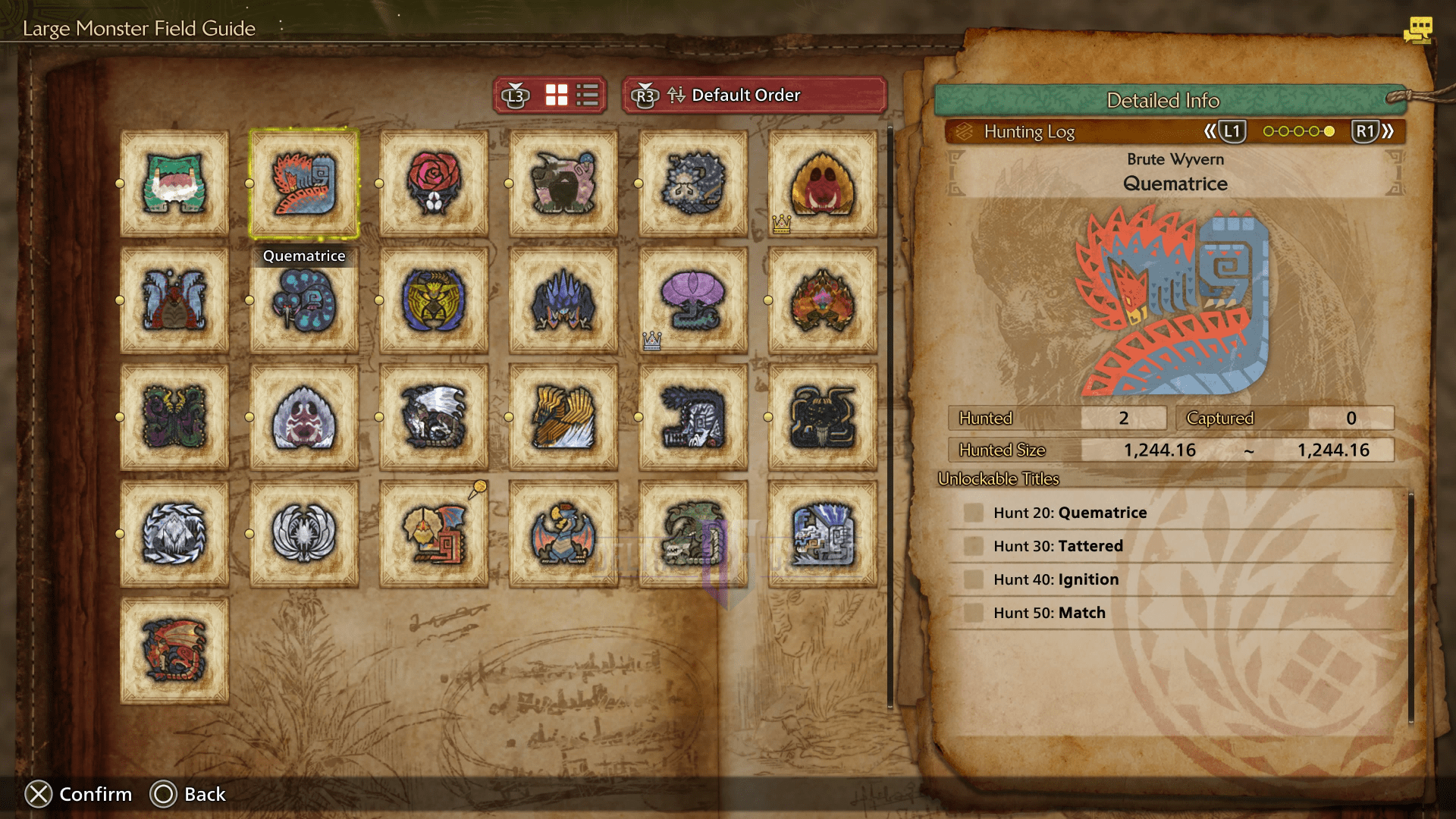Check the Hunt 30: Tattered title checkbox
1456x819 pixels.
pos(973,546)
